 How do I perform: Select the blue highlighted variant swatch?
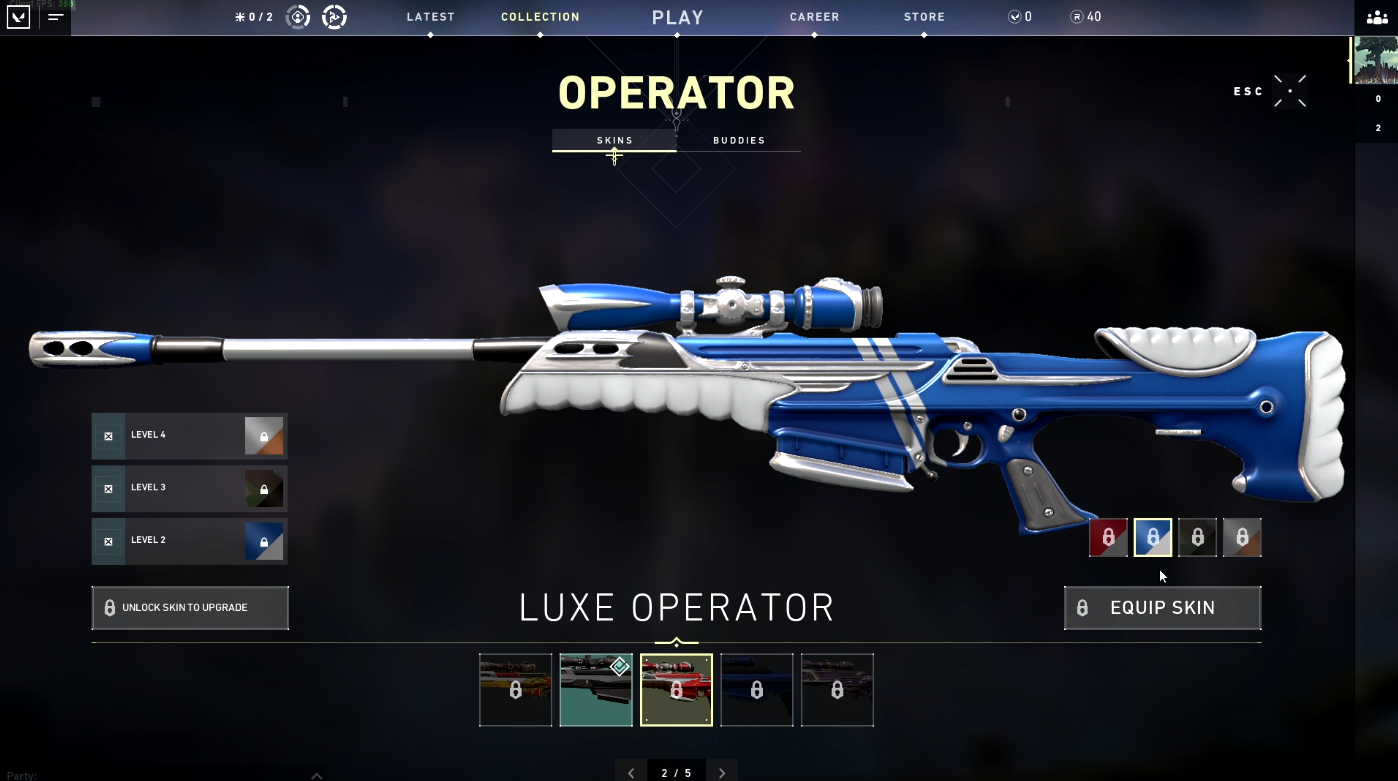click(x=1152, y=537)
